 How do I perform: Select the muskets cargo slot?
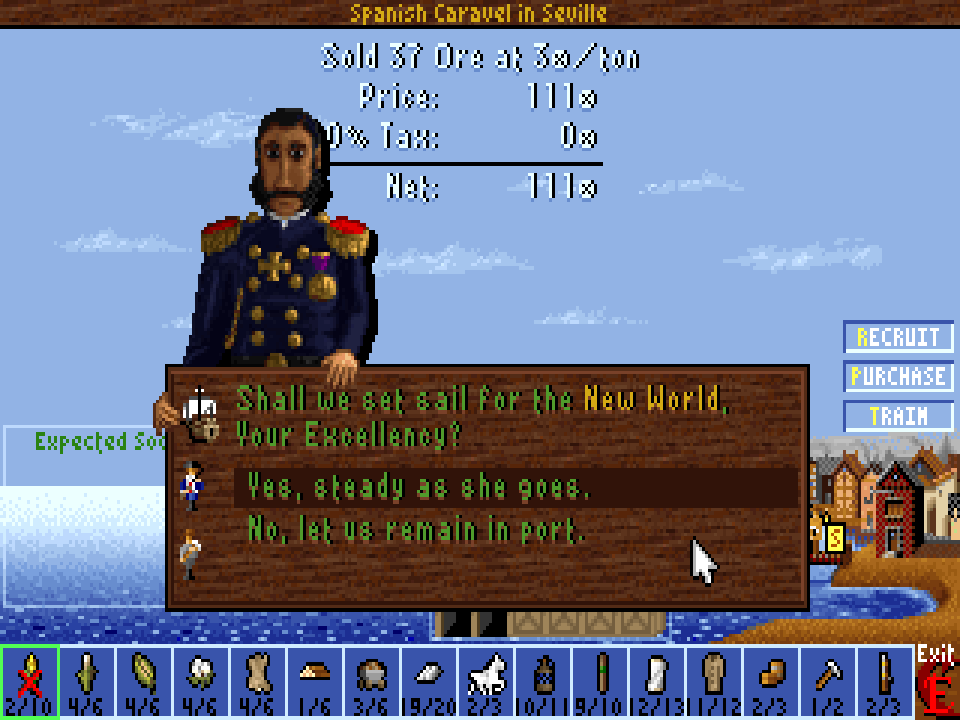coord(884,681)
